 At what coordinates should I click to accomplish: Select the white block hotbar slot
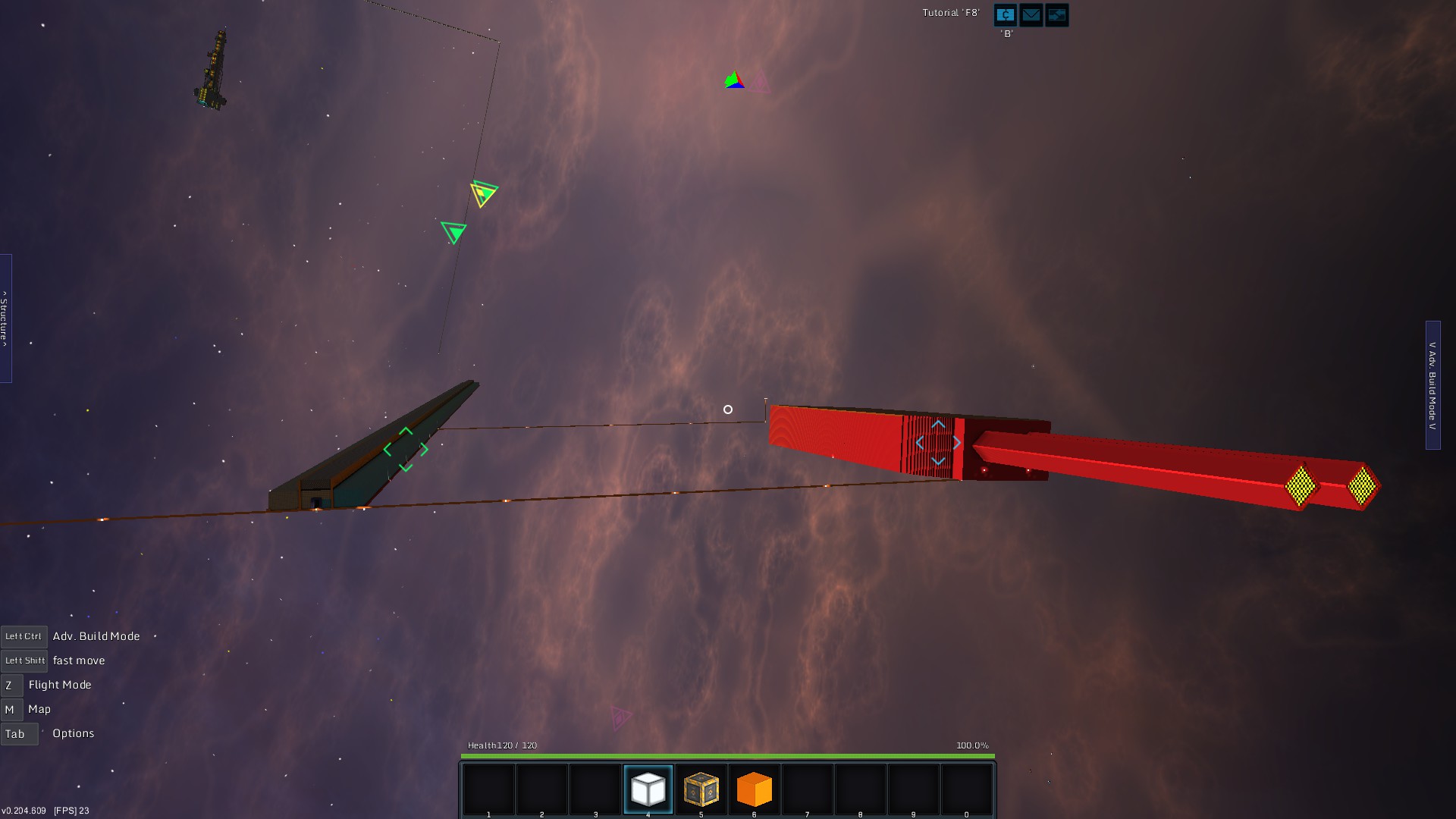(648, 789)
